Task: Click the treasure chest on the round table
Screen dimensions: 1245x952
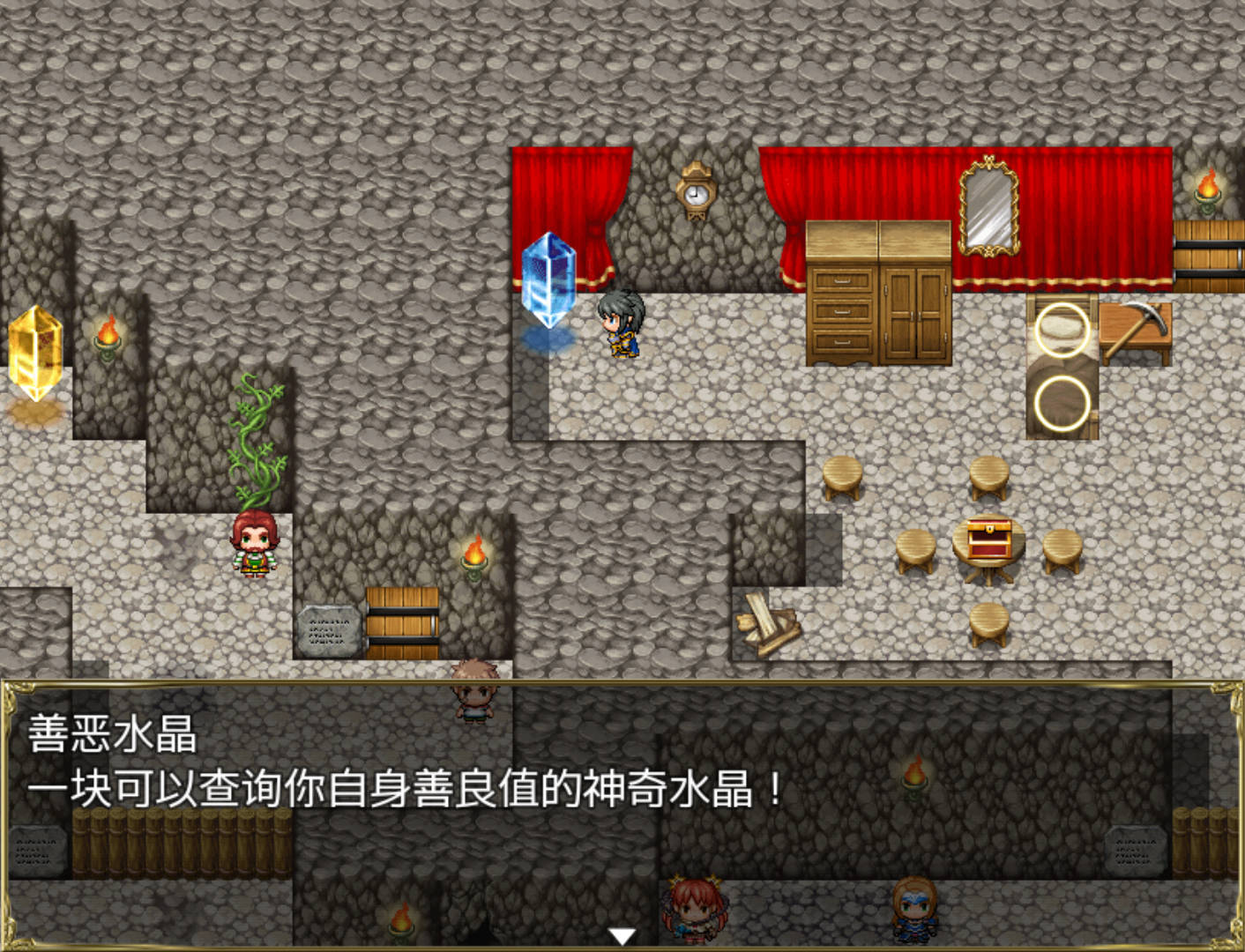Action: click(988, 538)
